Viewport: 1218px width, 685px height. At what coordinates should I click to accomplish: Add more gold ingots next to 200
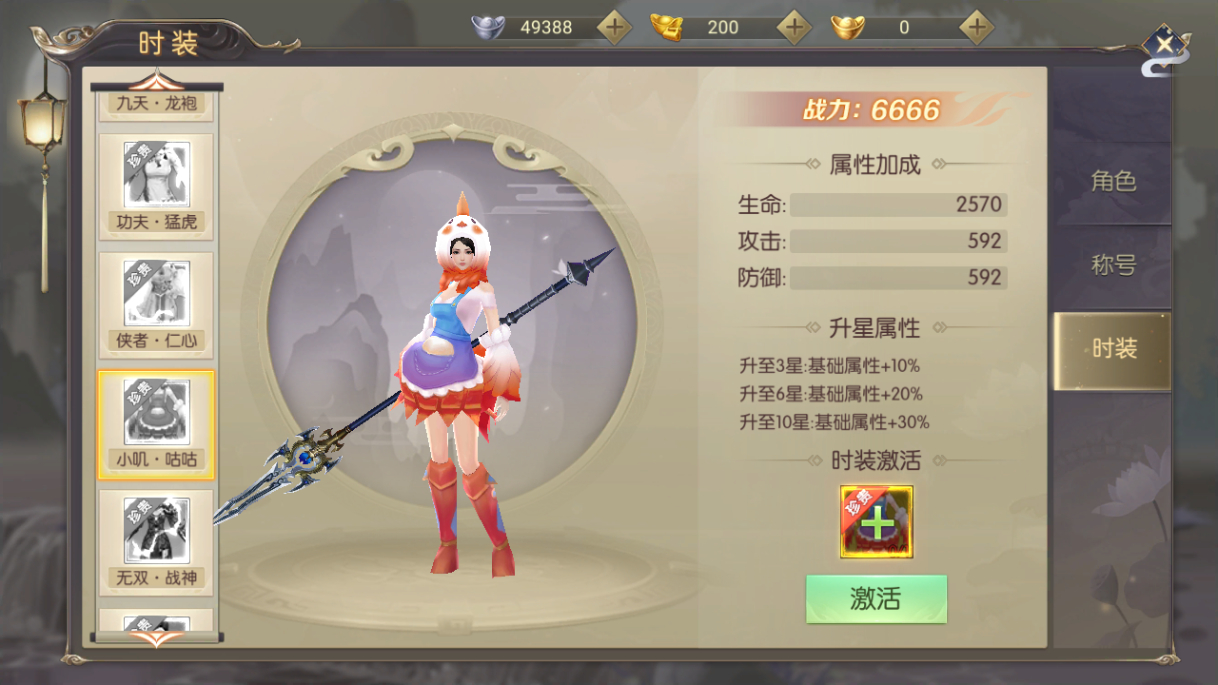[794, 28]
